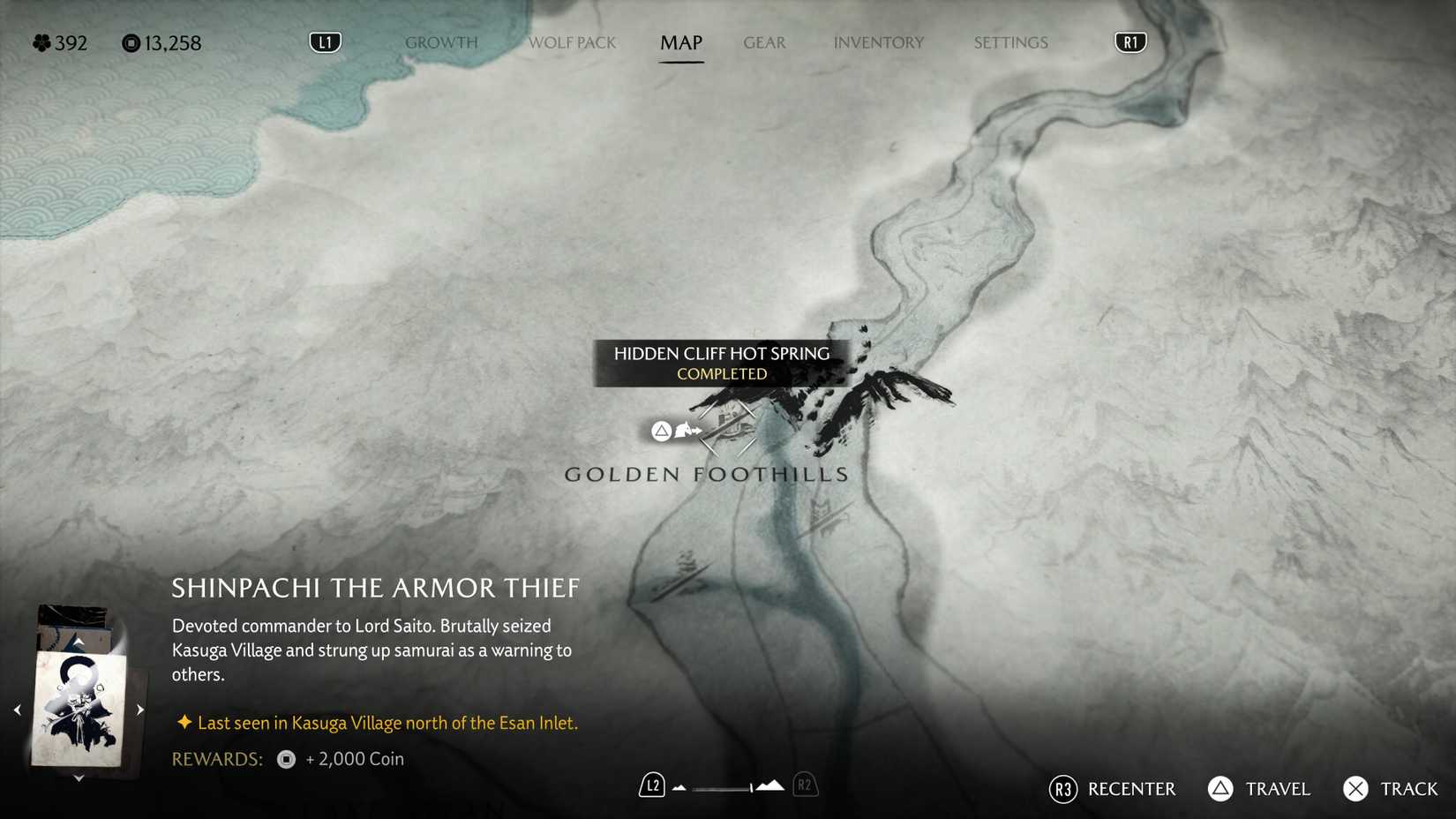Click the L1 shoulder button prompt

[x=324, y=41]
